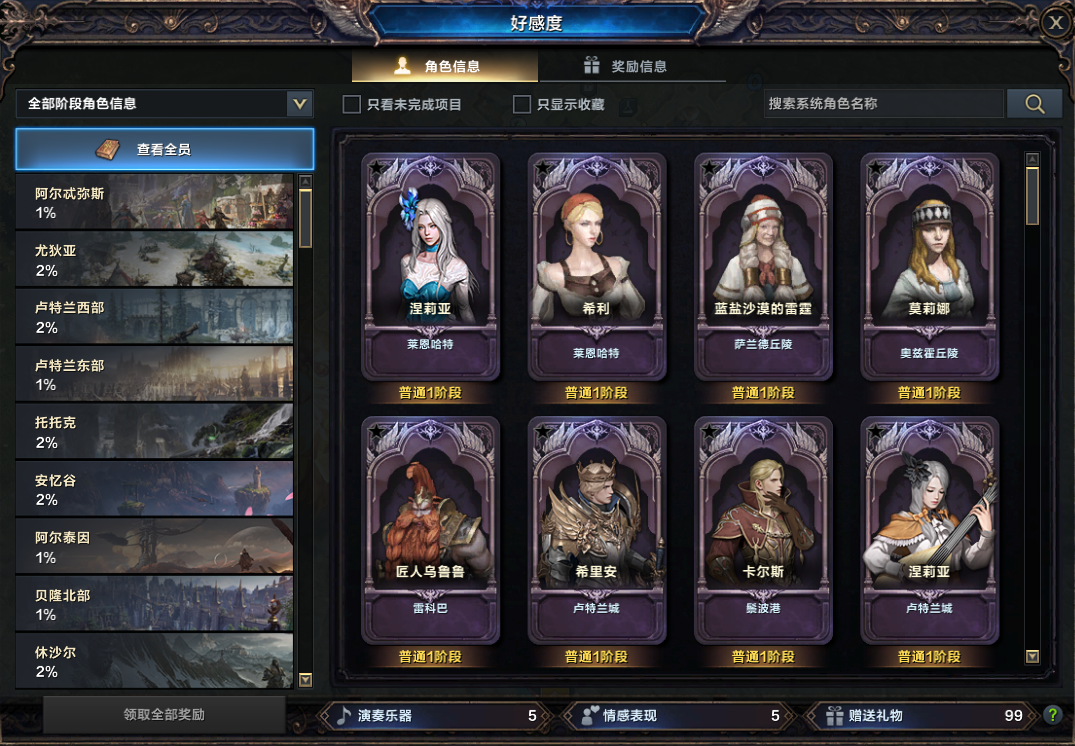1075x746 pixels.
Task: Open the 托托克 region entry
Action: point(154,432)
